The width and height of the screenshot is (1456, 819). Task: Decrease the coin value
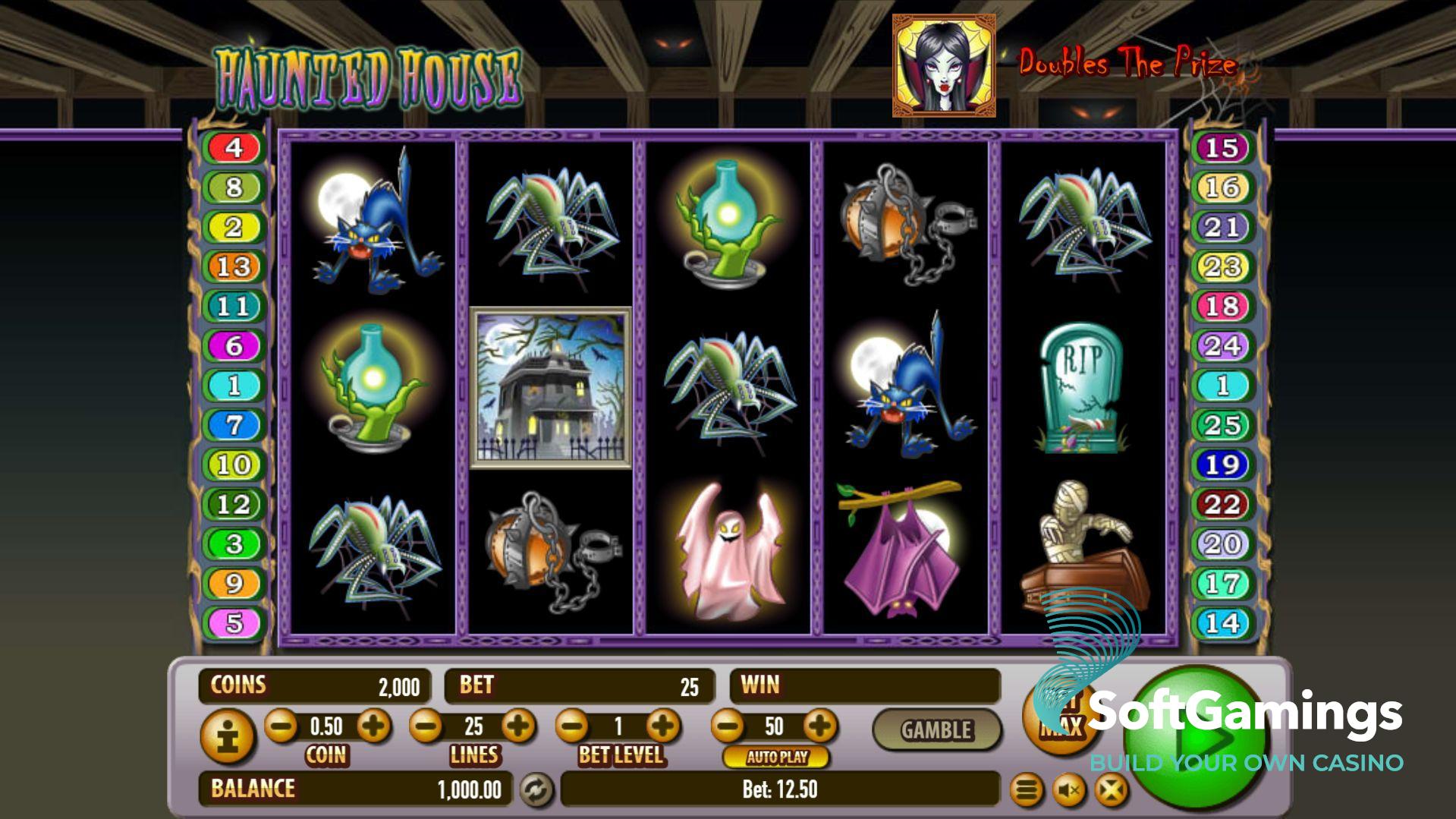(x=281, y=726)
